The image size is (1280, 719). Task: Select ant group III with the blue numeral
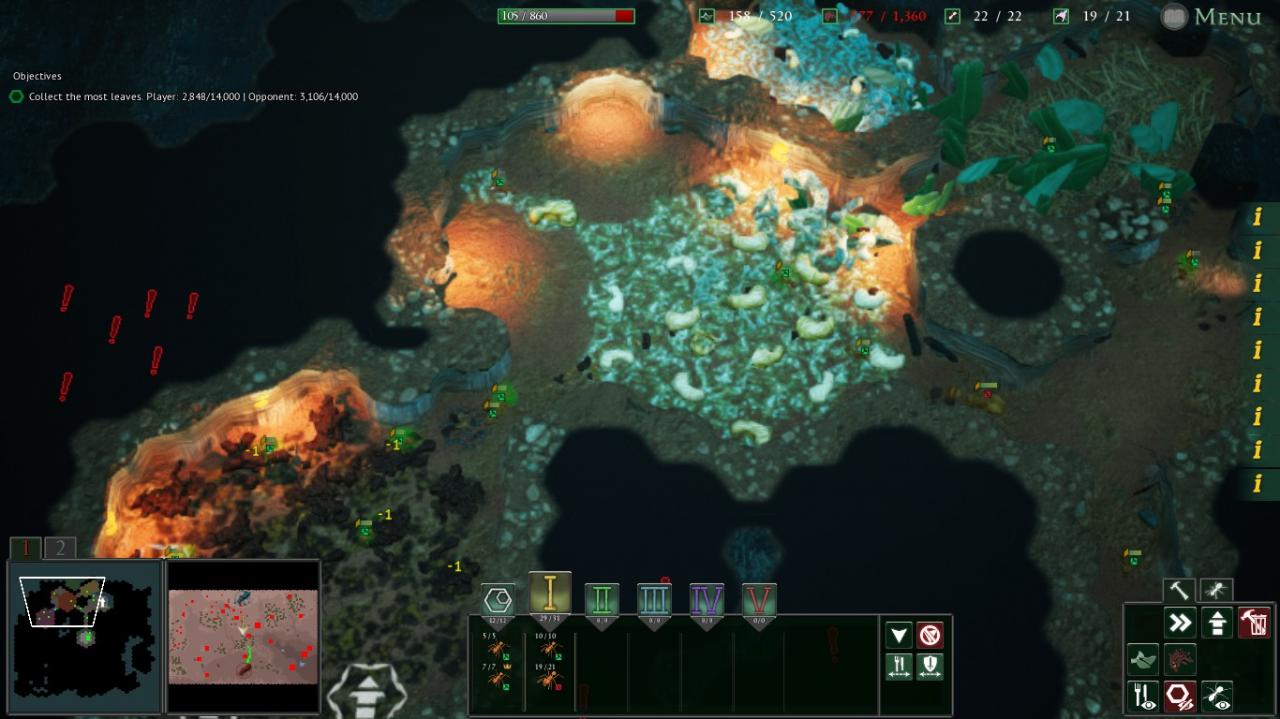[x=654, y=600]
